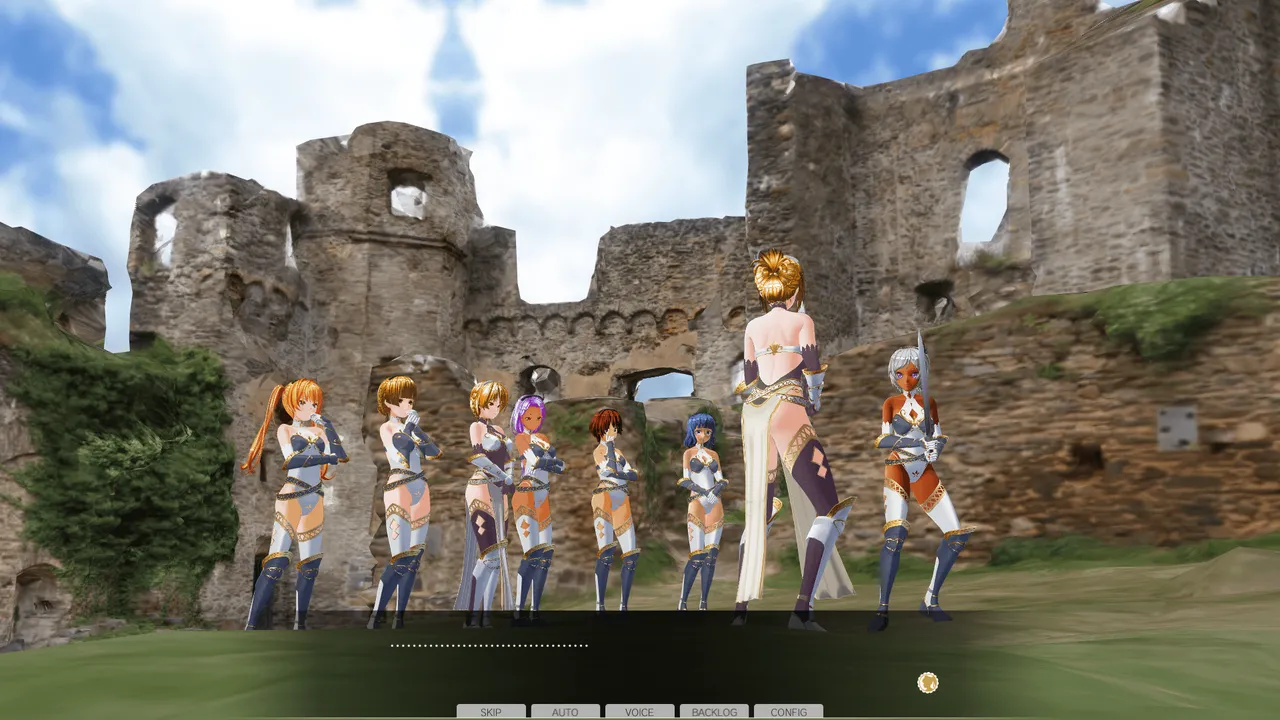Toggle the VOICE button
The width and height of the screenshot is (1280, 720).
[x=639, y=712]
